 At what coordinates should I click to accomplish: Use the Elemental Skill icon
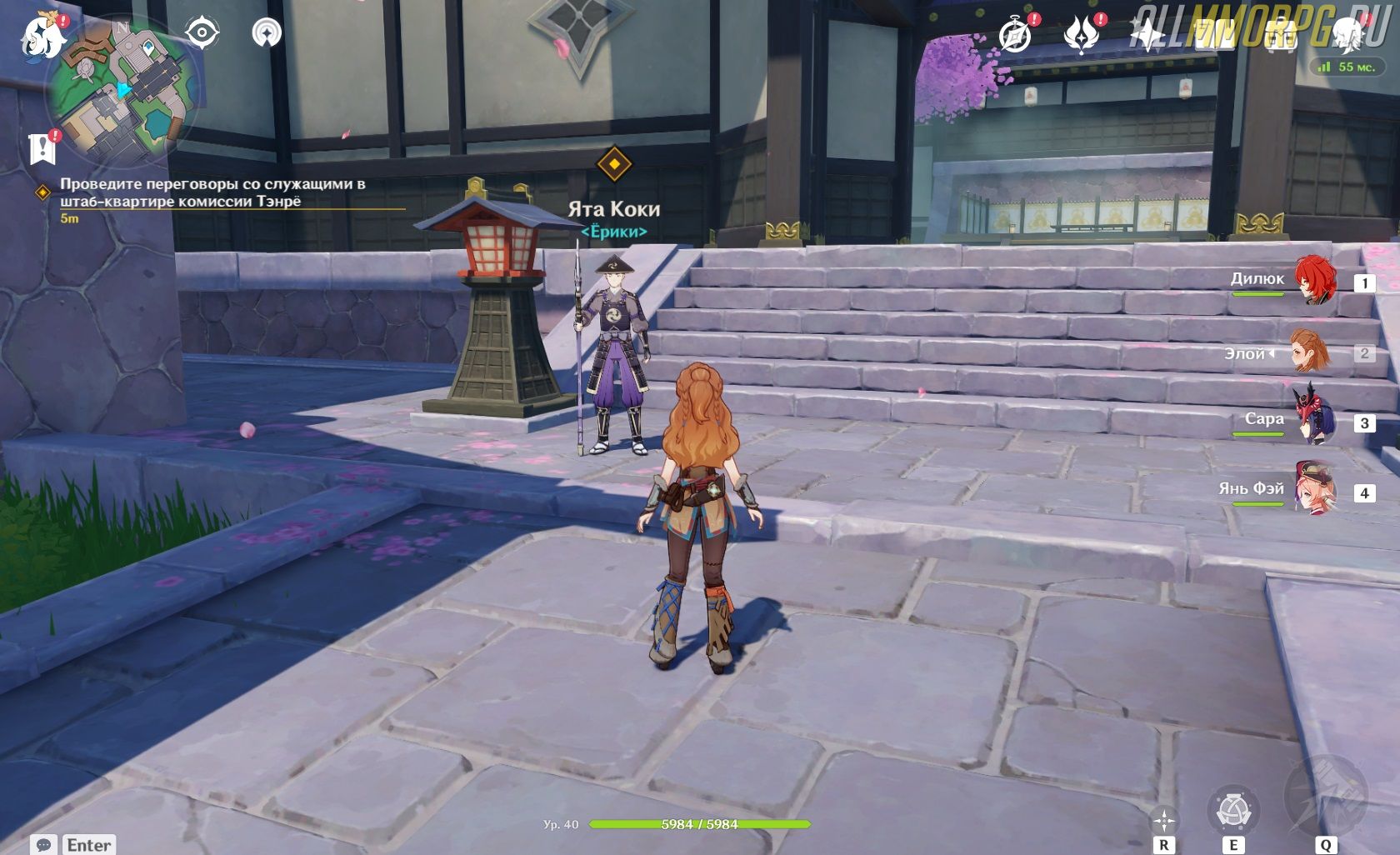[x=1232, y=810]
